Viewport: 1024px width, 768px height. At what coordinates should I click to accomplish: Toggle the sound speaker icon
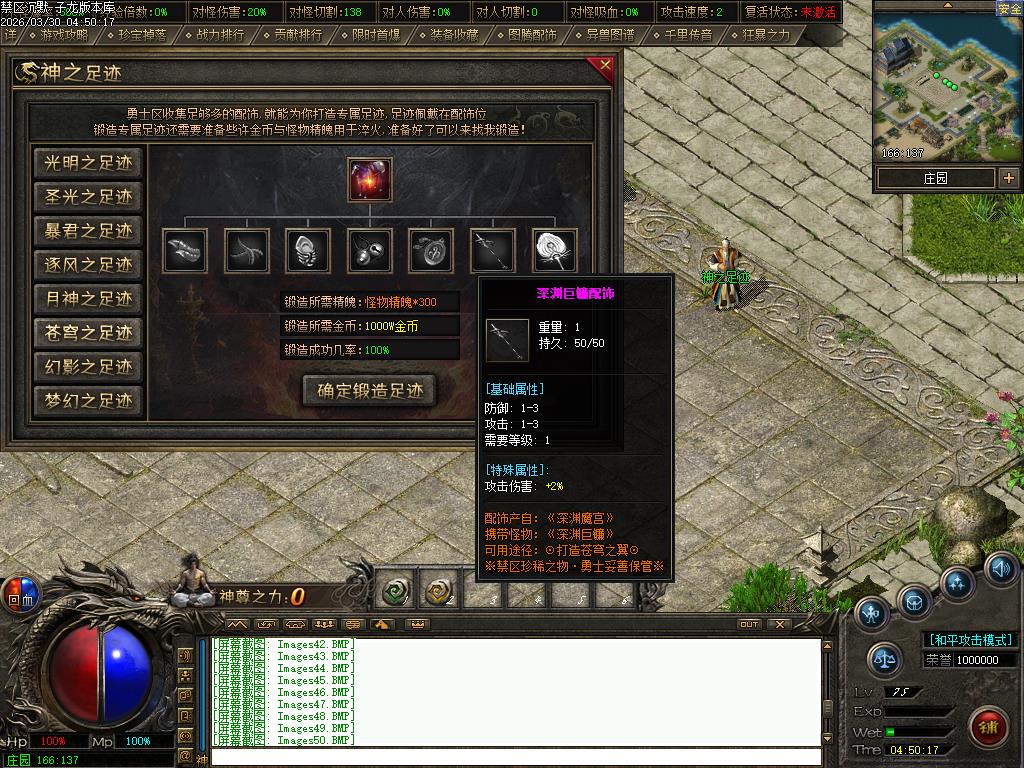coord(1000,568)
